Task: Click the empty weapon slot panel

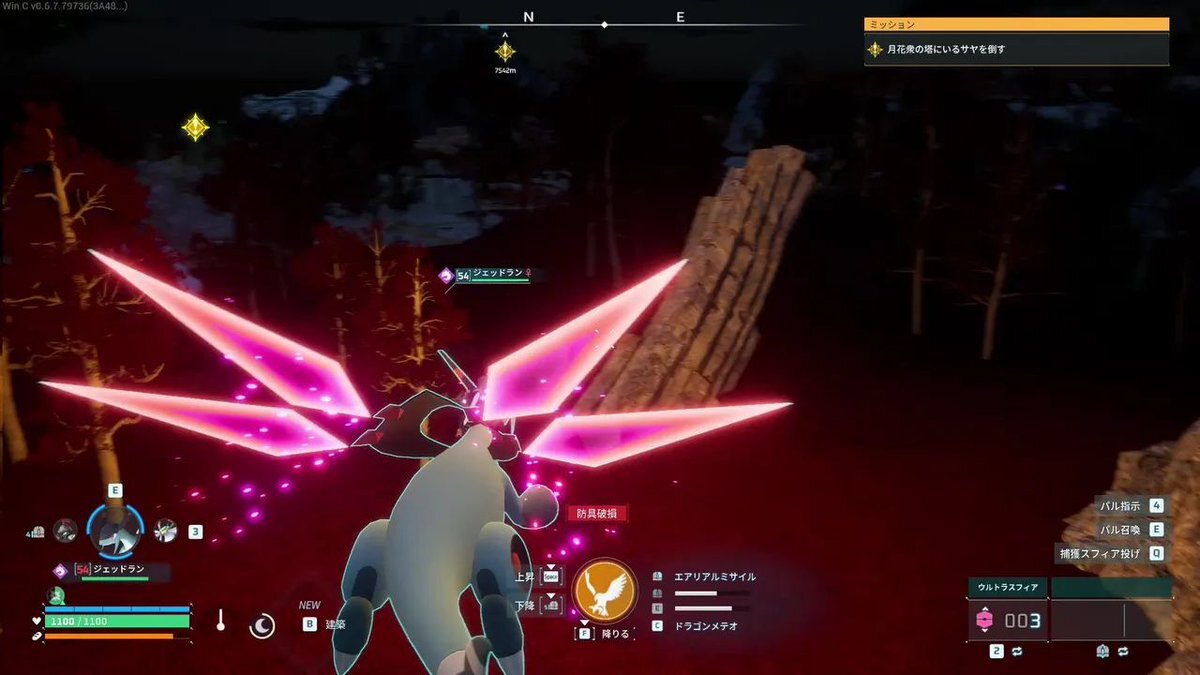Action: (1111, 621)
